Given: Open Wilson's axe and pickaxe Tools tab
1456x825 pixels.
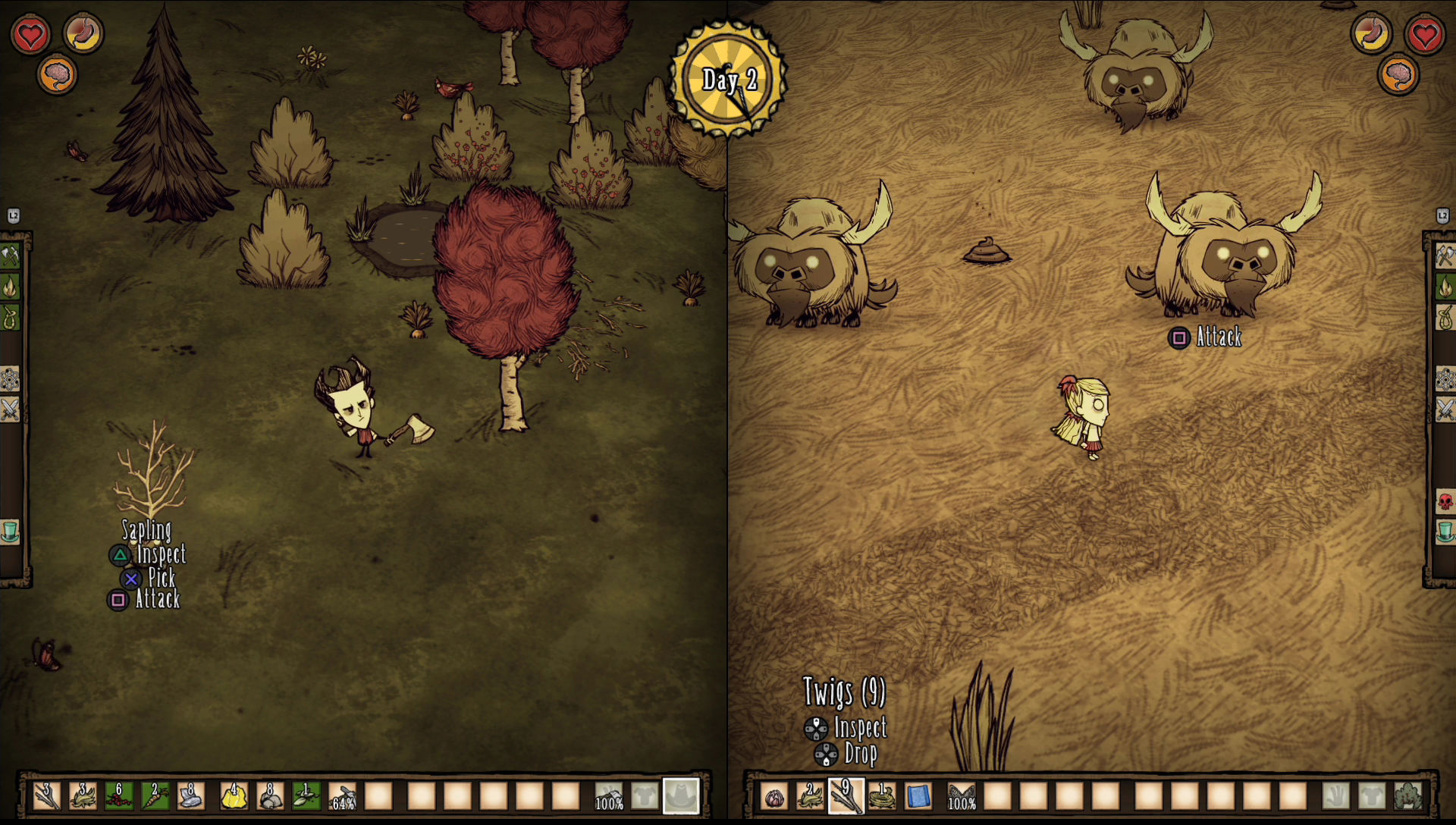Looking at the screenshot, I should click(10, 256).
